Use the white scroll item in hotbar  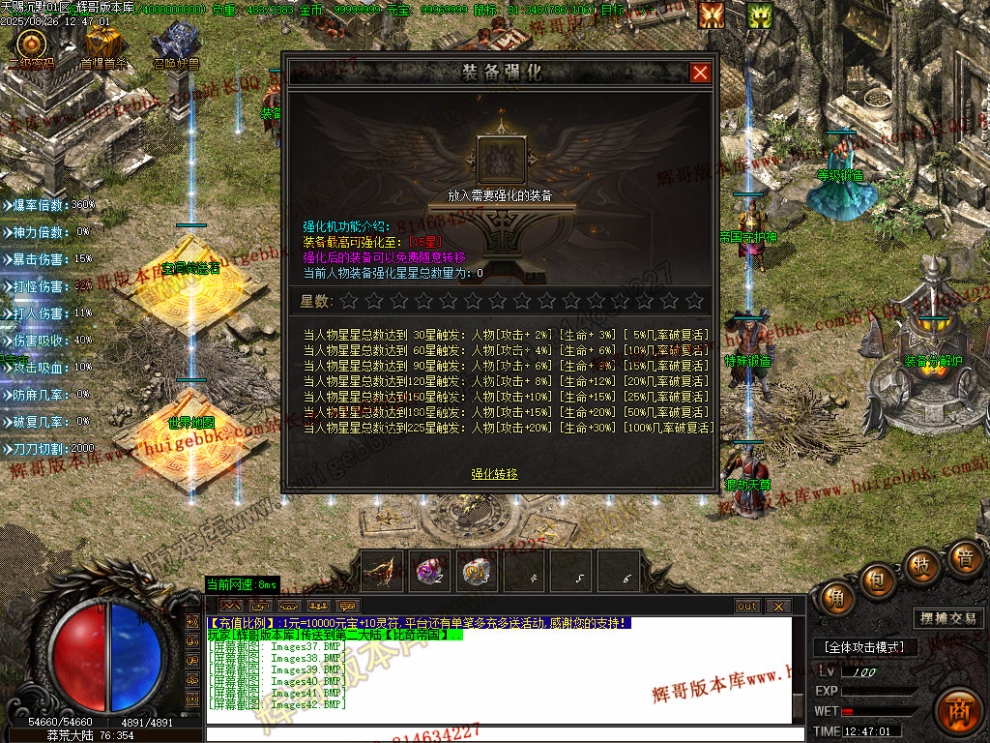tap(477, 571)
